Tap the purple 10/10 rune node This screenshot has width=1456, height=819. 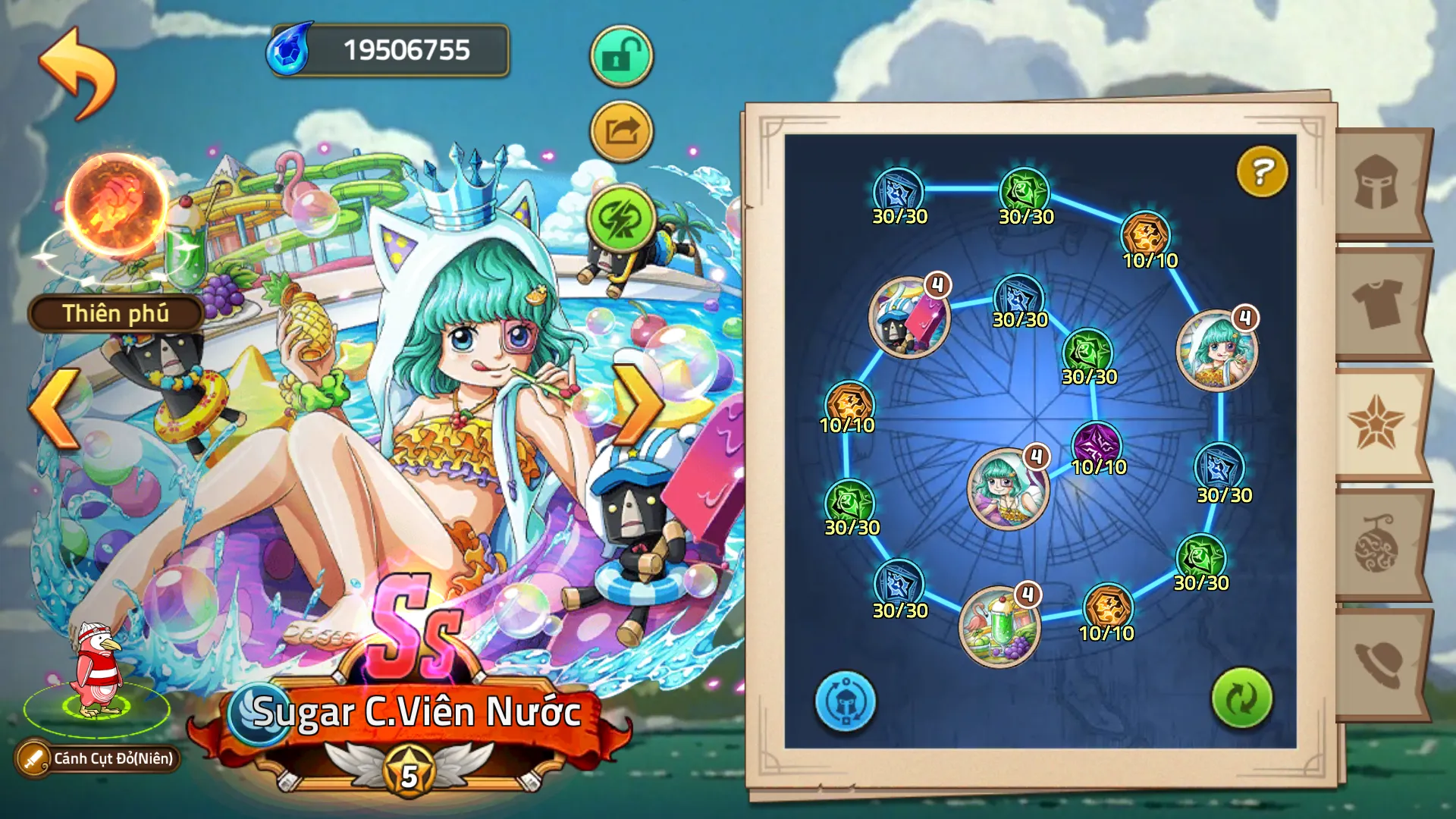(x=1098, y=445)
